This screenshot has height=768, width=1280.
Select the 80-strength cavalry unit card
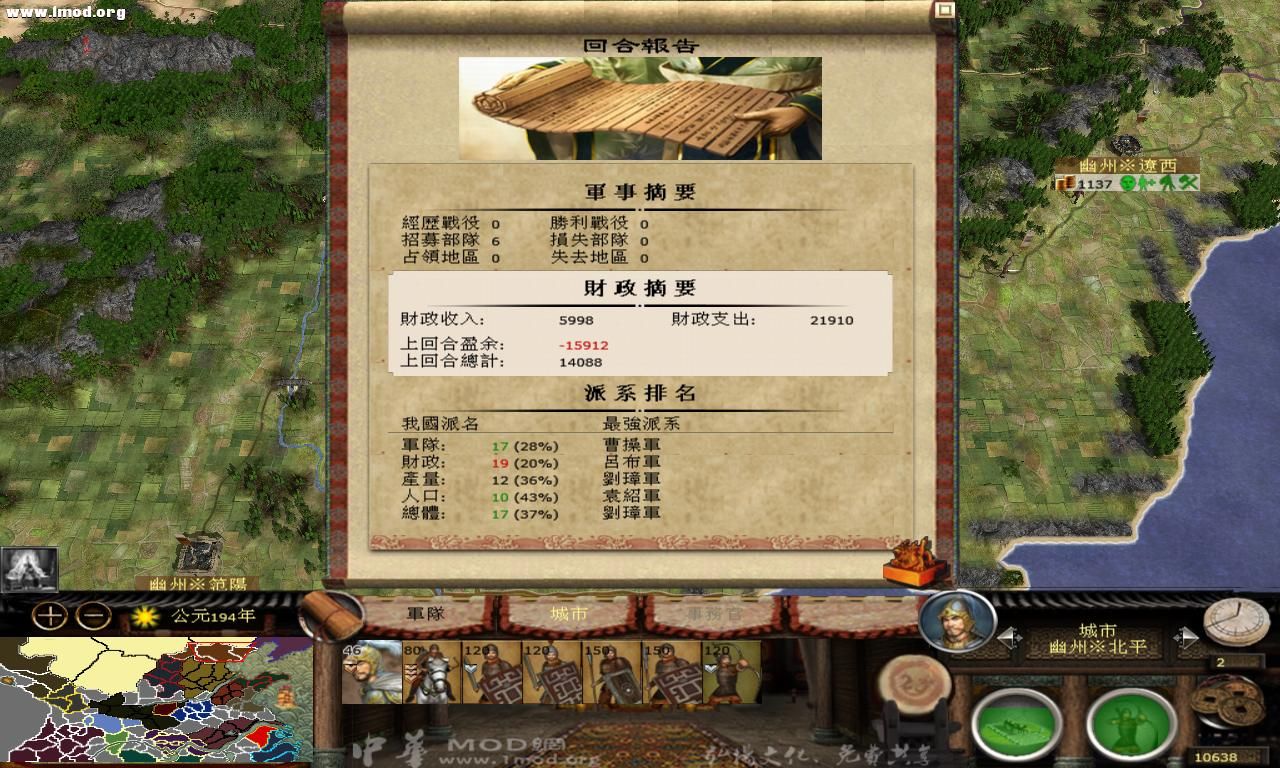(430, 675)
